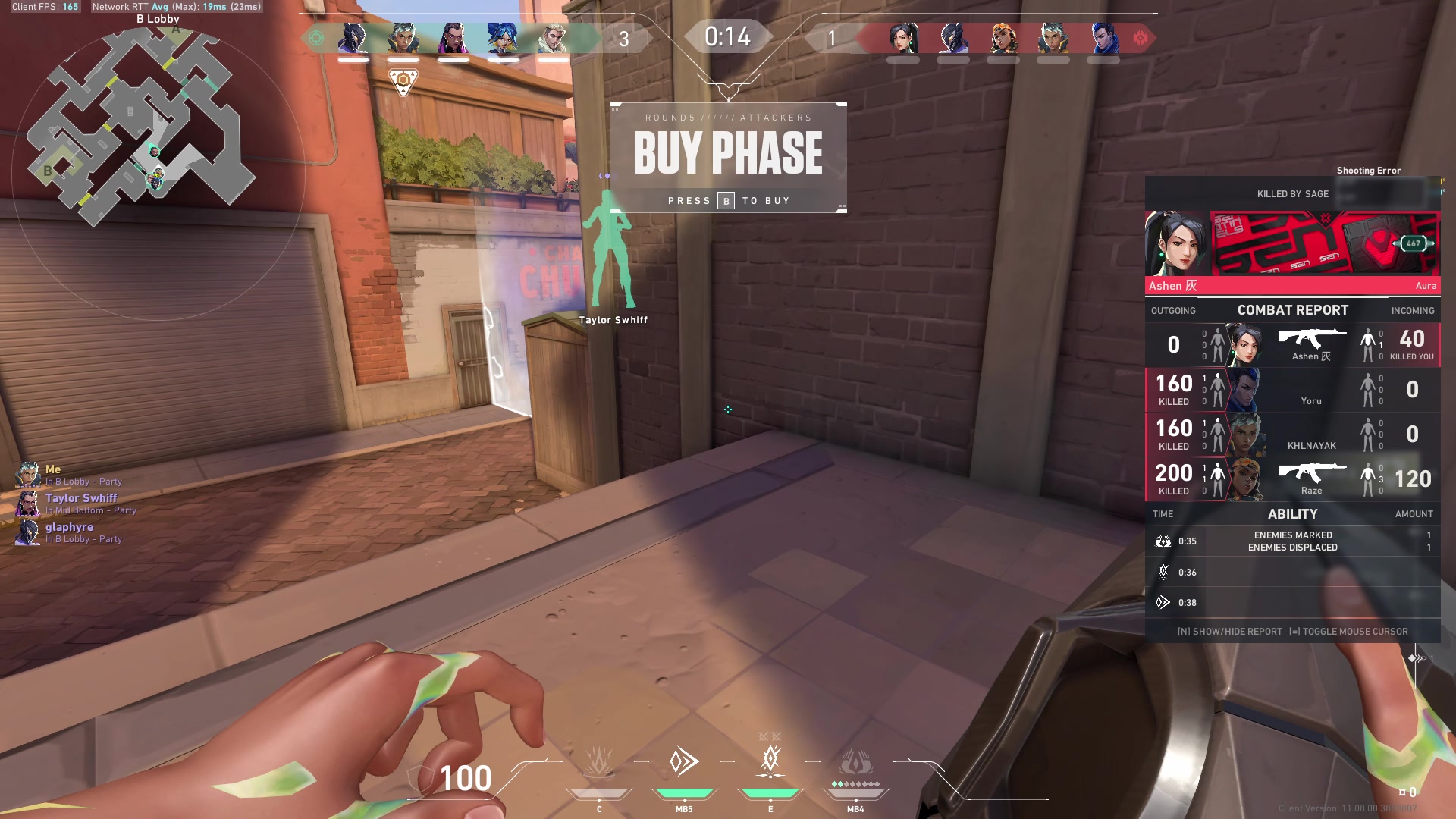Viewport: 1456px width, 819px height.
Task: Click Taylor Swhiff's name in the party list
Action: 81,498
